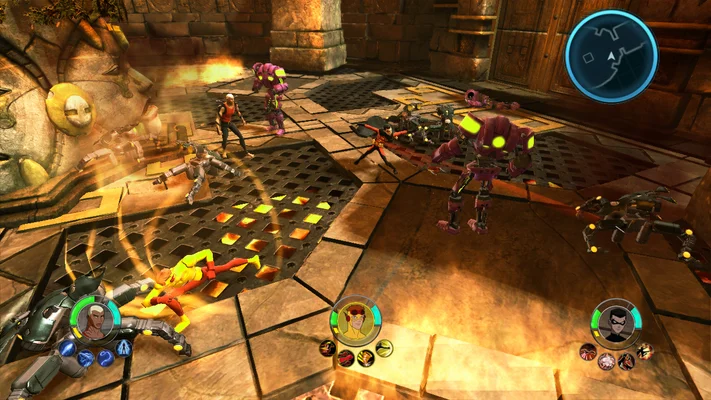Choose the Kid Flash character portrait
This screenshot has height=400, width=711.
click(354, 320)
